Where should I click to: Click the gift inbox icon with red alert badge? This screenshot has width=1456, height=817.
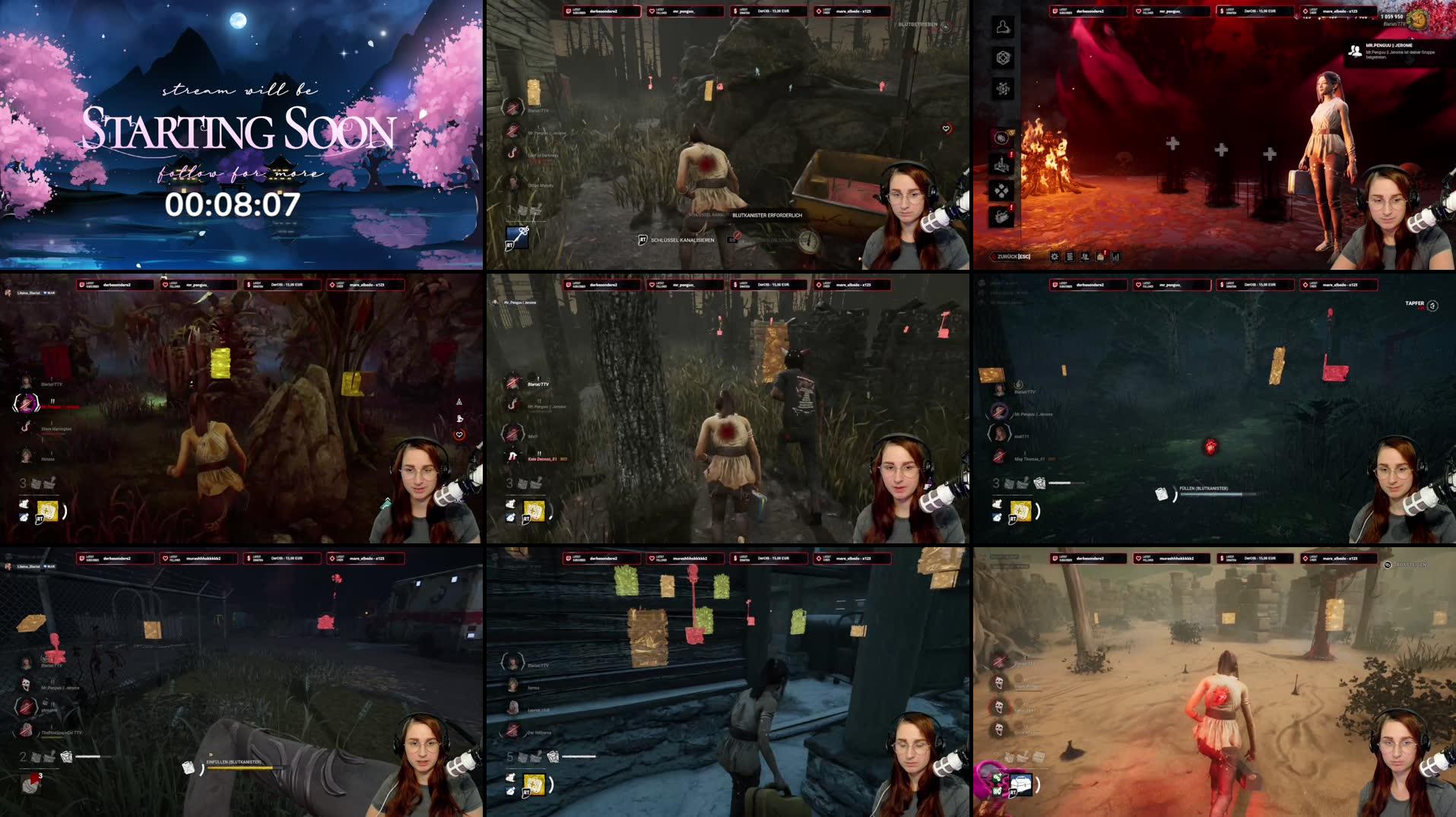(1100, 257)
